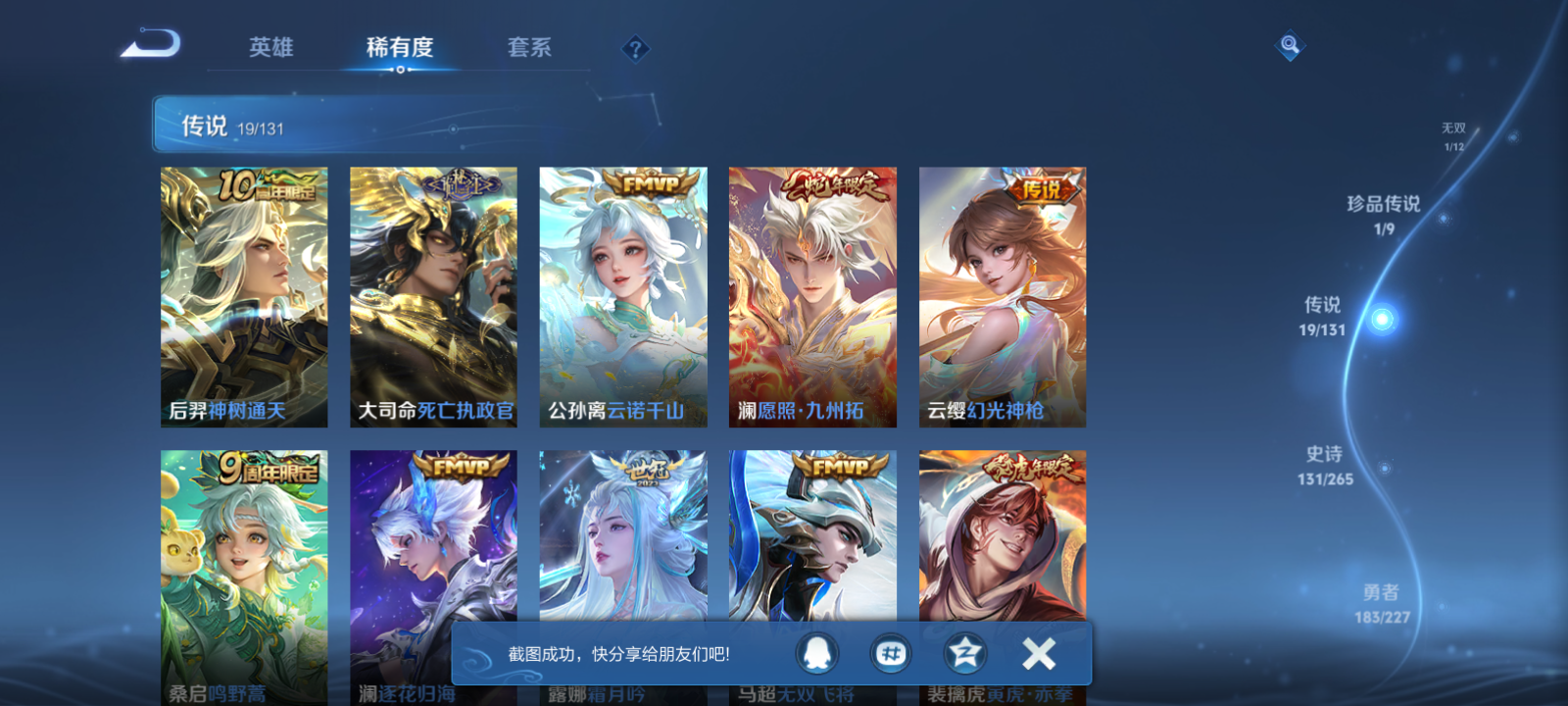Open the 大司命死亡执政官 skin
The image size is (1568, 706).
(434, 296)
